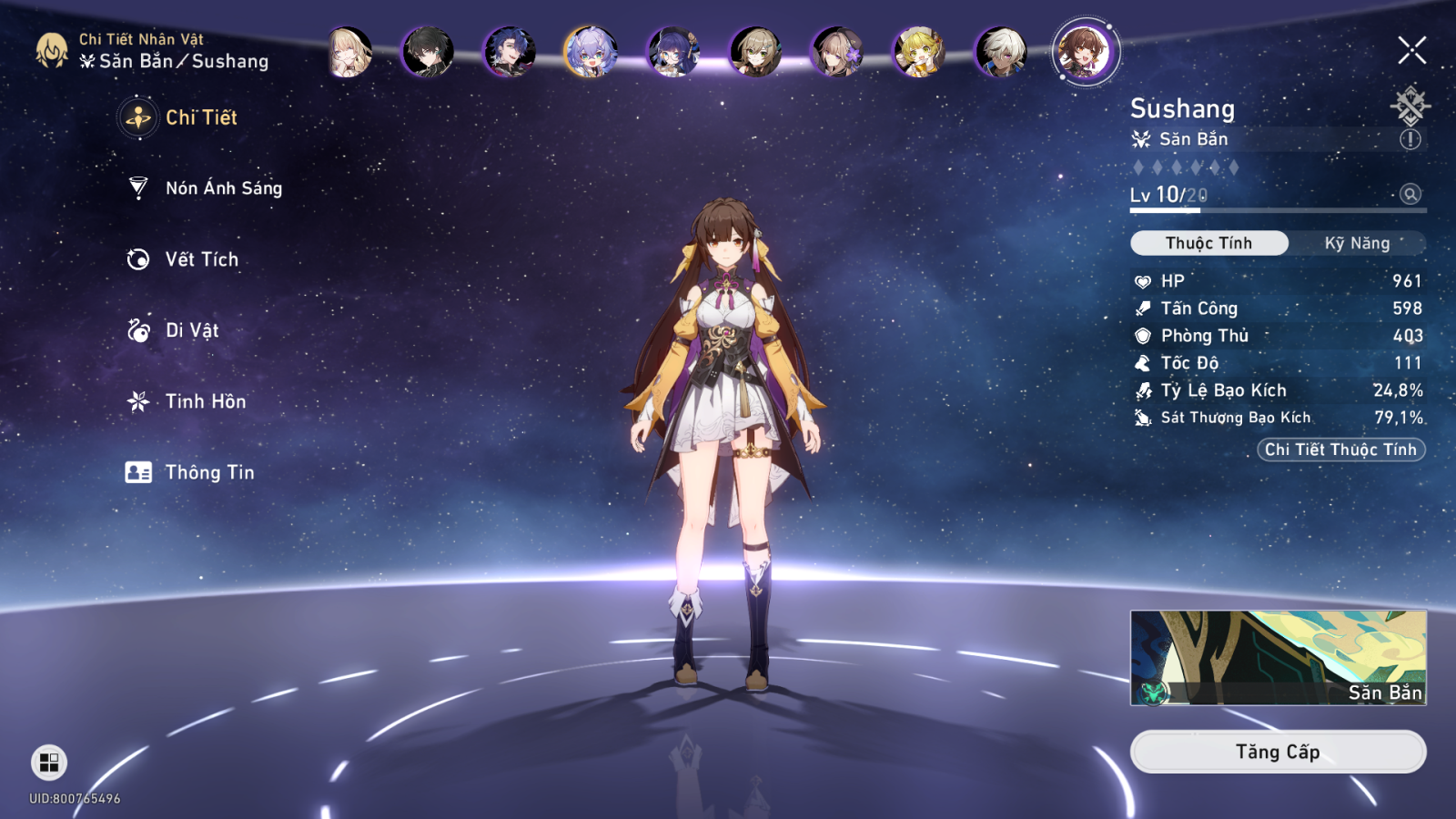1456x819 pixels.
Task: Close the character details screen
Action: pos(1411,50)
